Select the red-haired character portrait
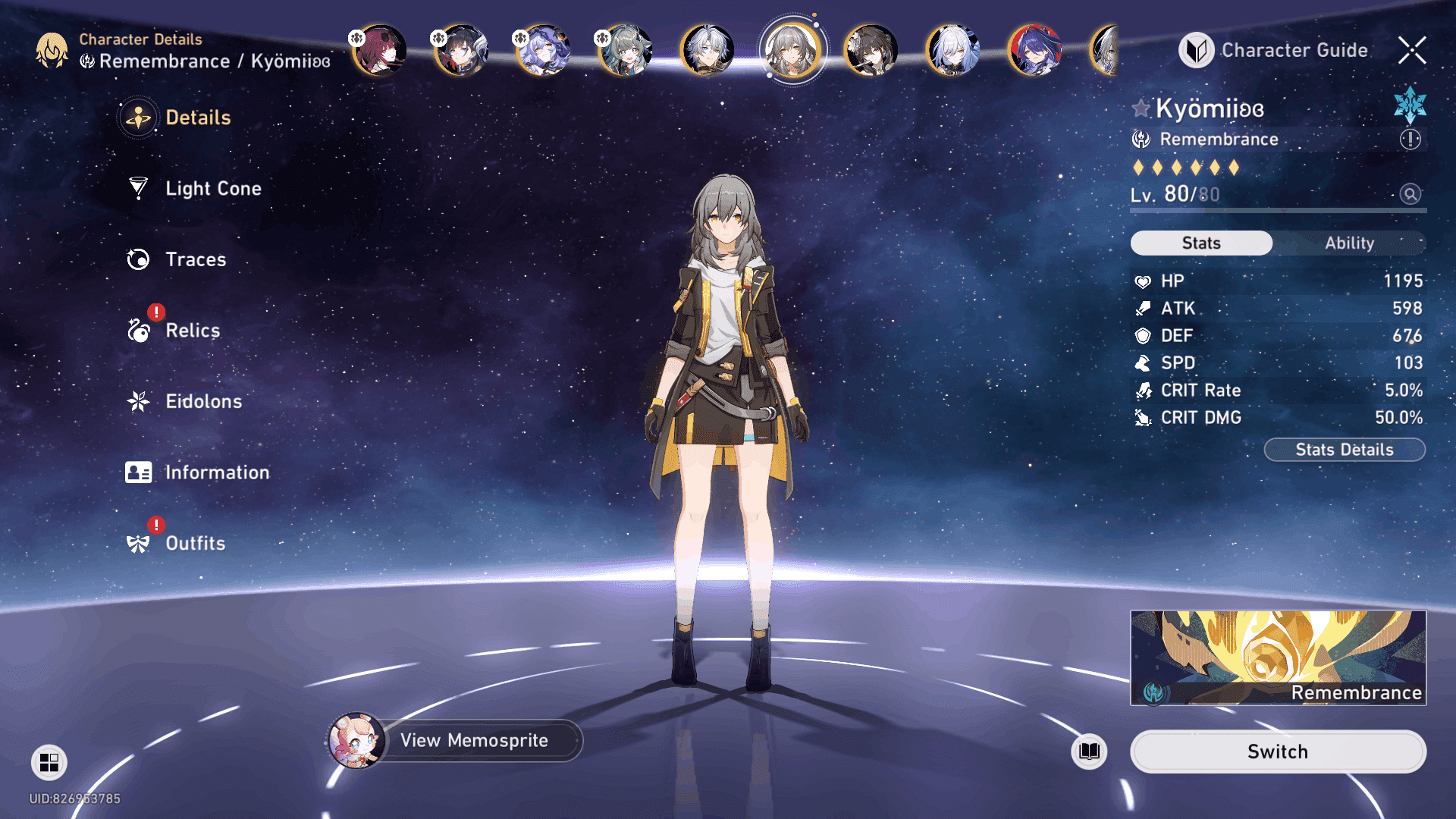This screenshot has width=1456, height=819. click(379, 50)
